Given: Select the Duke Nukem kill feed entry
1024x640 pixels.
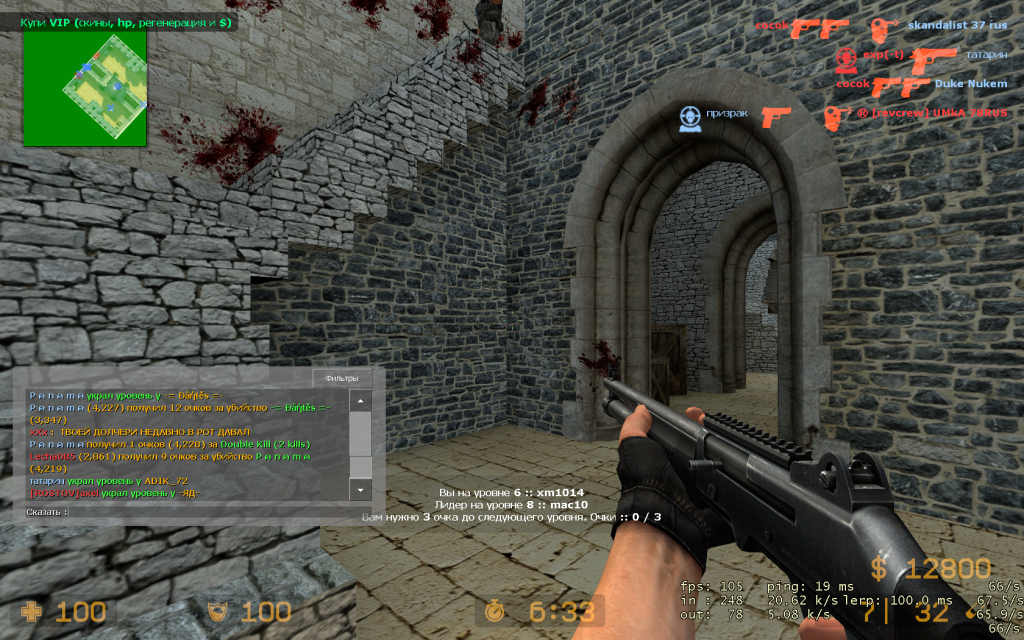Looking at the screenshot, I should (x=971, y=84).
